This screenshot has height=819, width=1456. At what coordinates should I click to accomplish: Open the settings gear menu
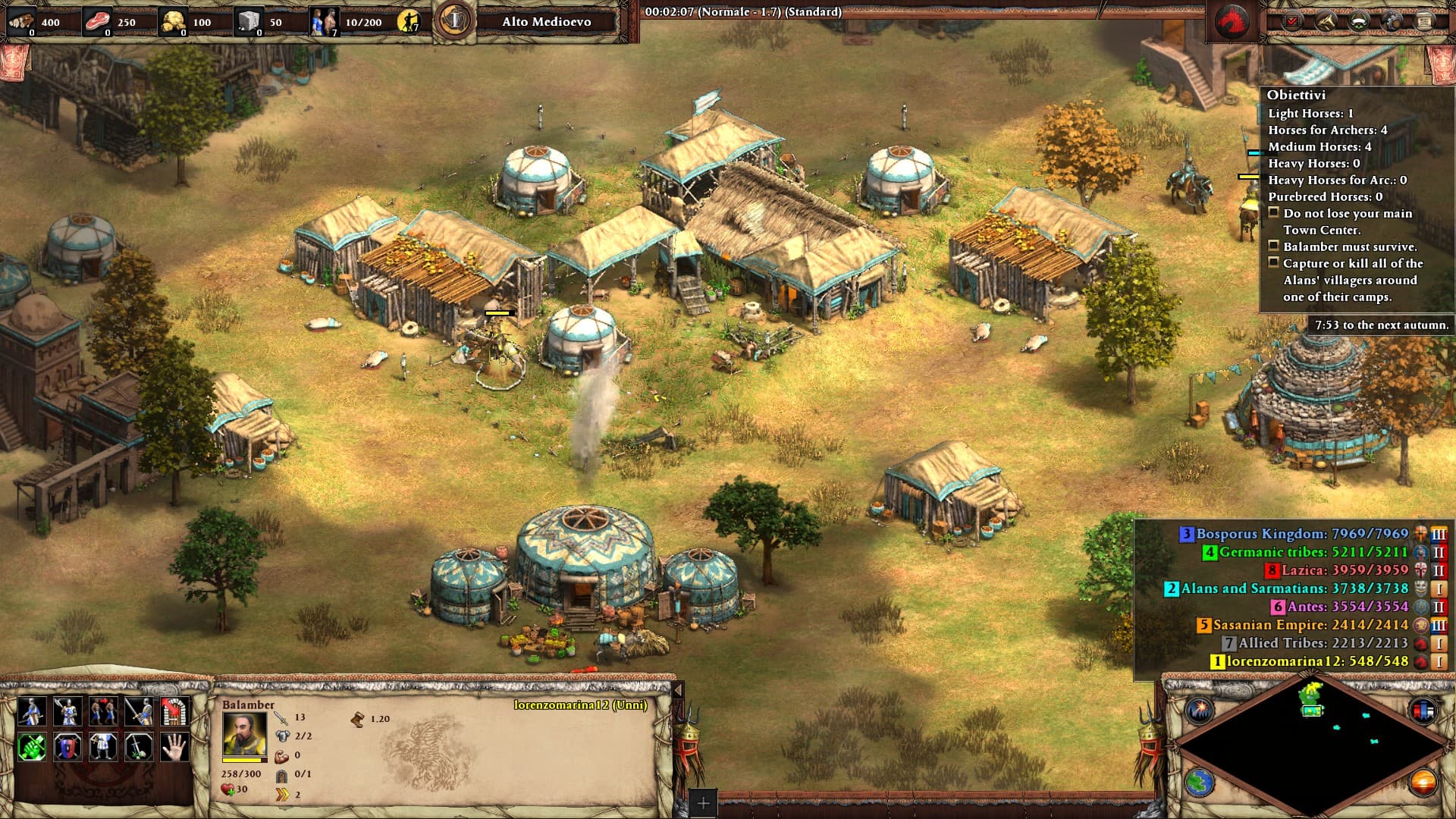click(x=1392, y=21)
